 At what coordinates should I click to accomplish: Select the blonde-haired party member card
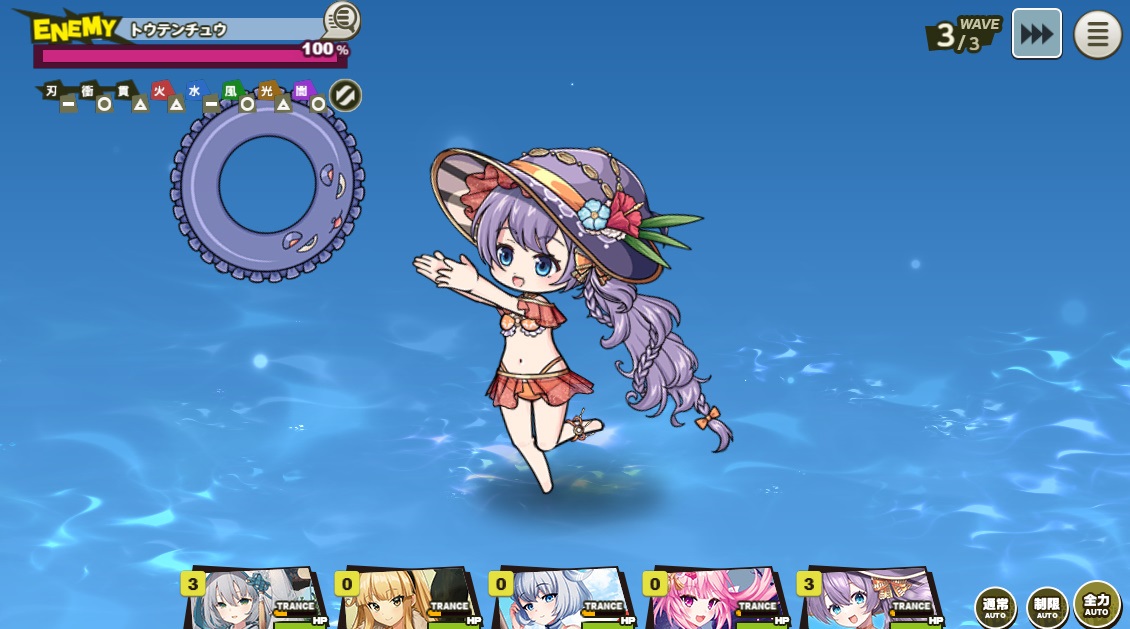click(408, 600)
